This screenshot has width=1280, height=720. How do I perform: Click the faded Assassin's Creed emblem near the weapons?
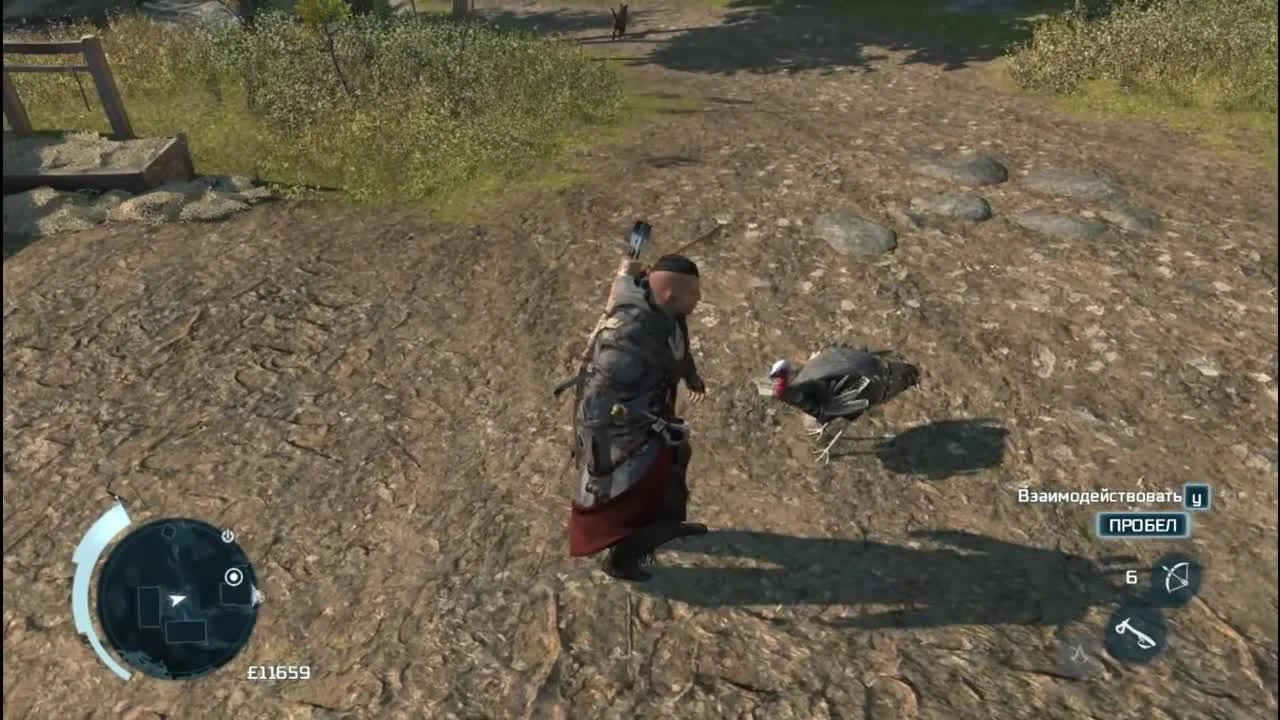click(x=1078, y=654)
